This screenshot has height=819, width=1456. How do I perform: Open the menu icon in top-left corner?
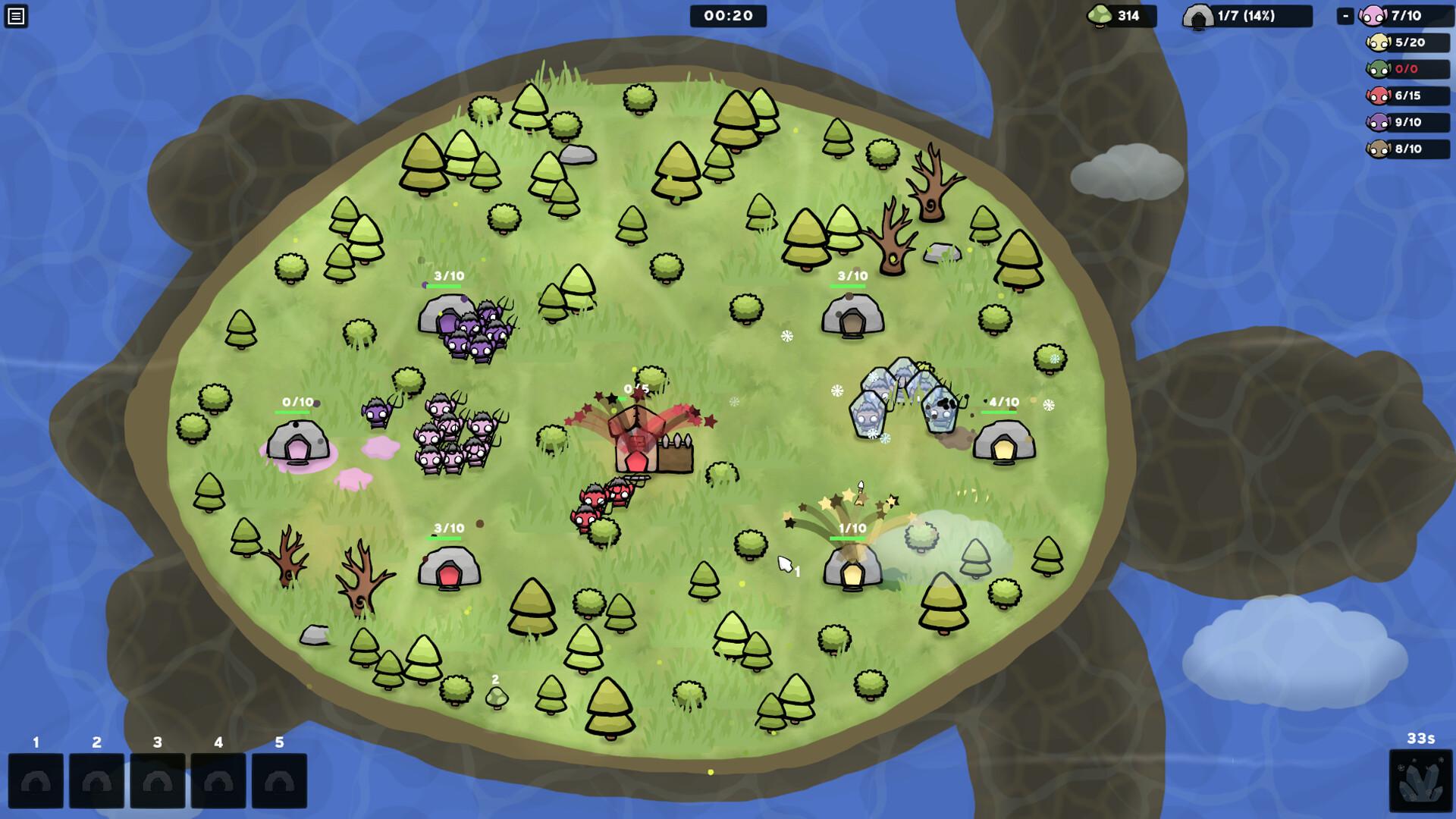(x=16, y=16)
